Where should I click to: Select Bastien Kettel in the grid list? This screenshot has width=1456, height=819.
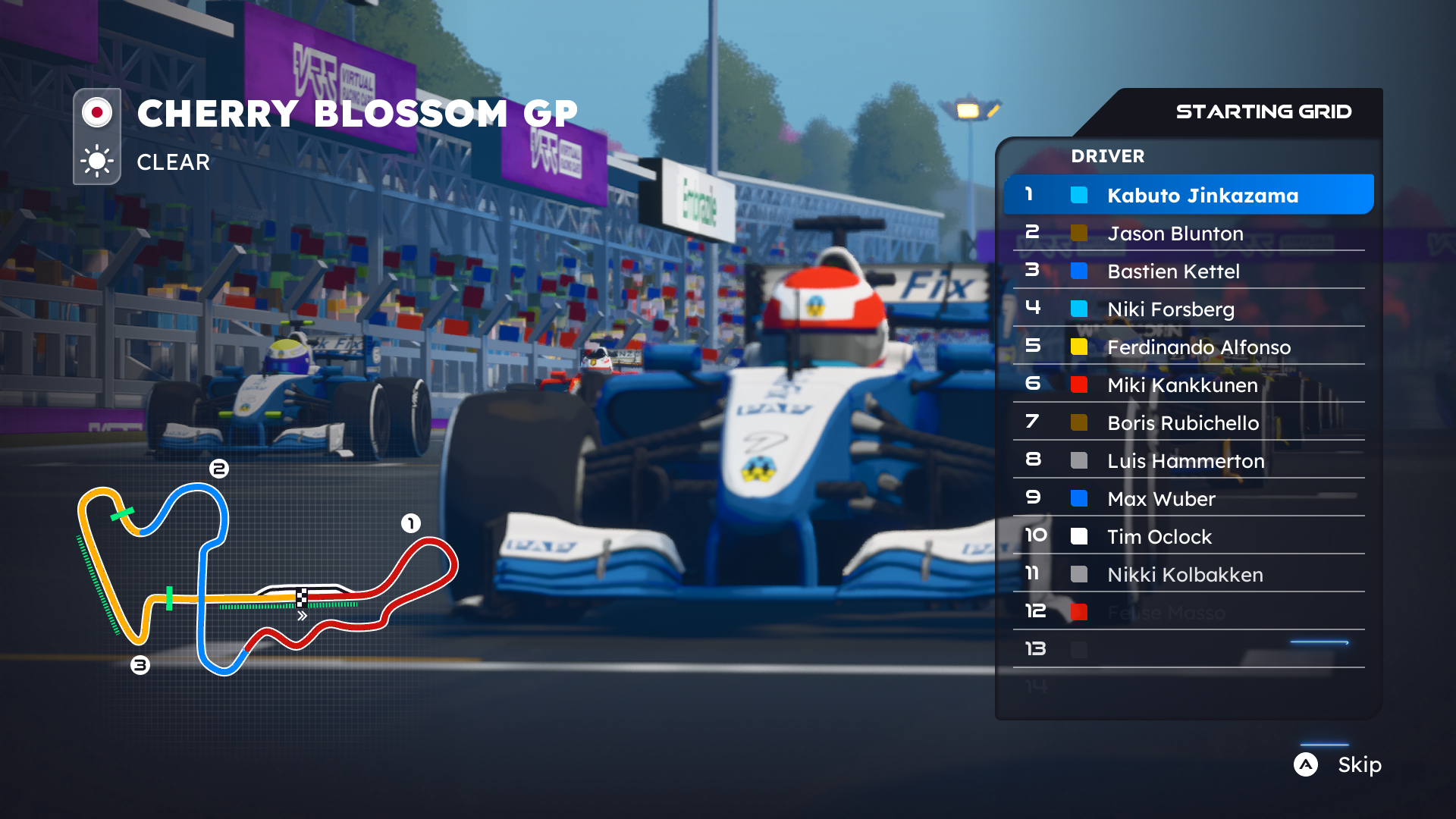(x=1172, y=271)
